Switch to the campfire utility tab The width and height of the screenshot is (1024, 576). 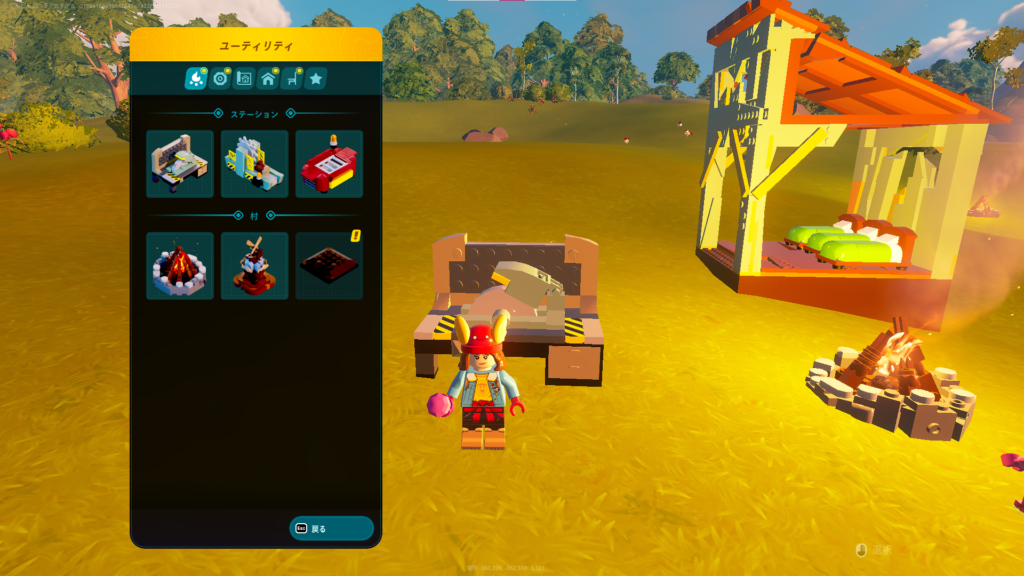click(195, 78)
